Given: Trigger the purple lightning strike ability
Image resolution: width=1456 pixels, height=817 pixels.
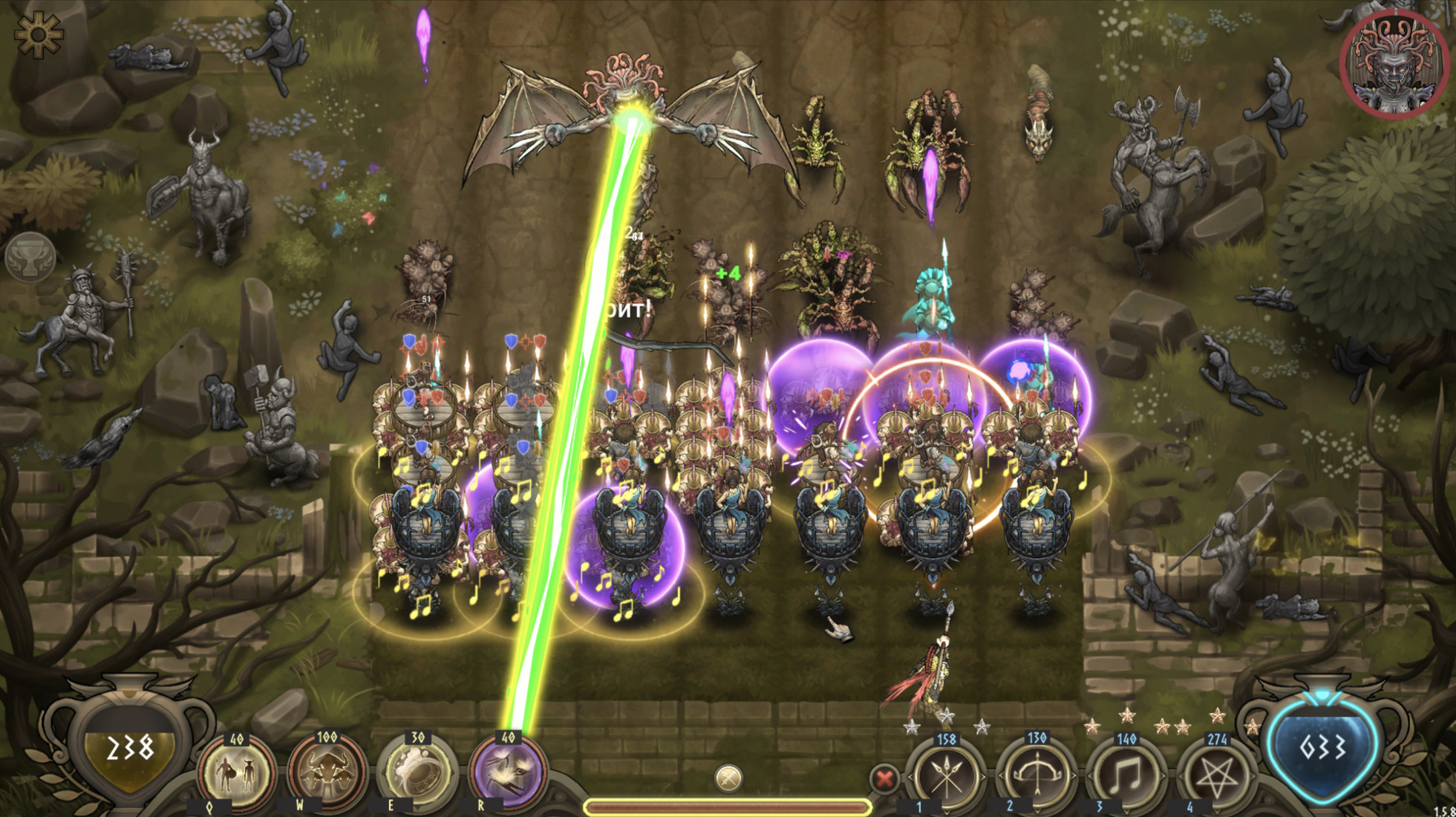Looking at the screenshot, I should pyautogui.click(x=508, y=773).
